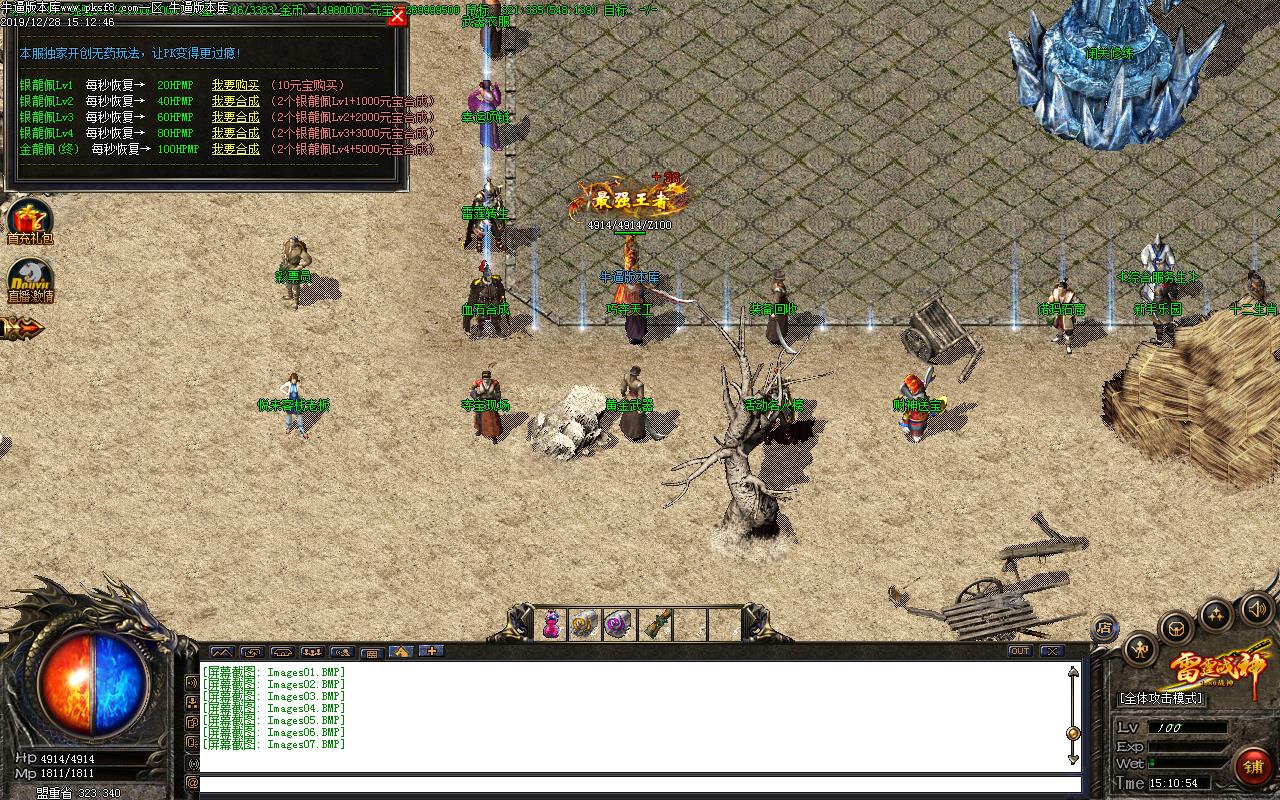Open the 店 shop icon

1105,627
